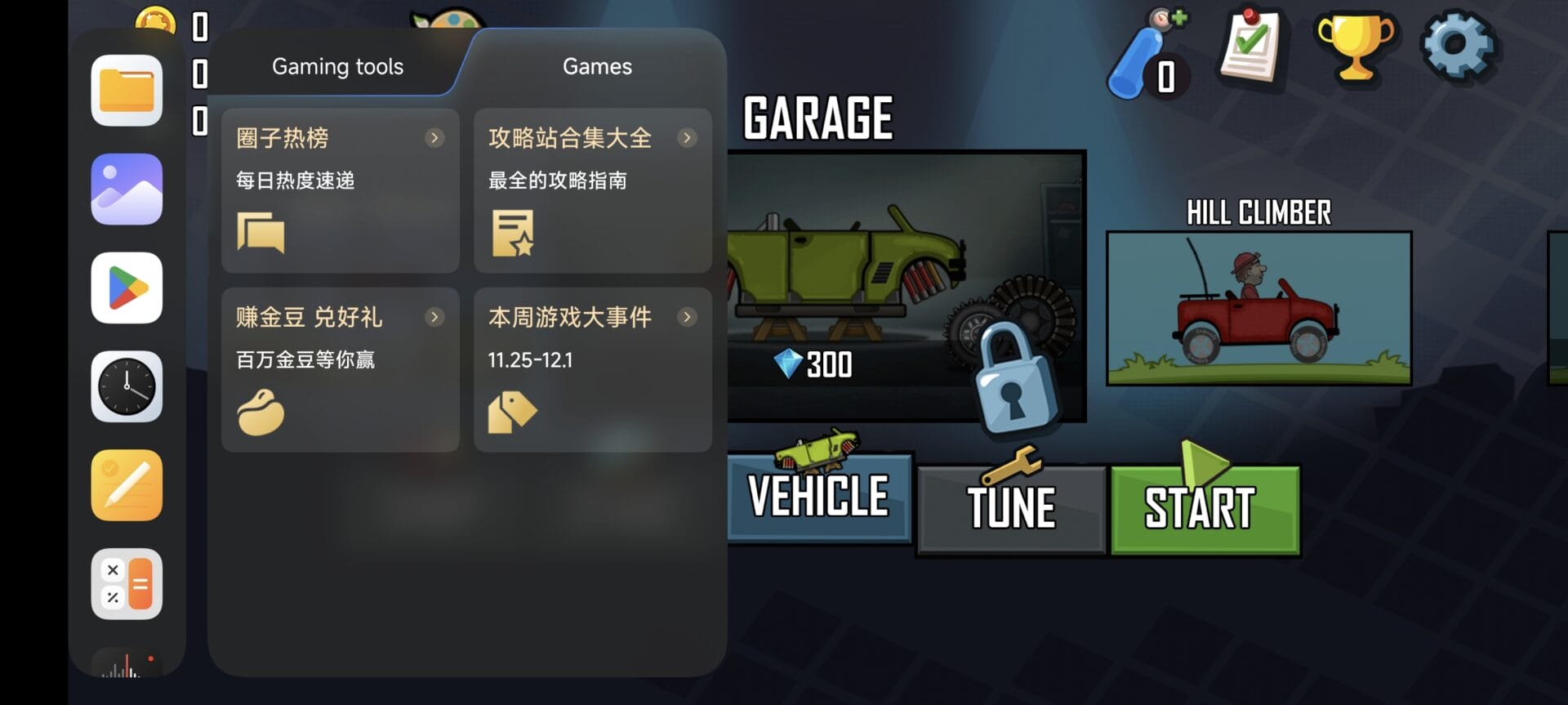Open the TUNE menu

pos(1011,509)
